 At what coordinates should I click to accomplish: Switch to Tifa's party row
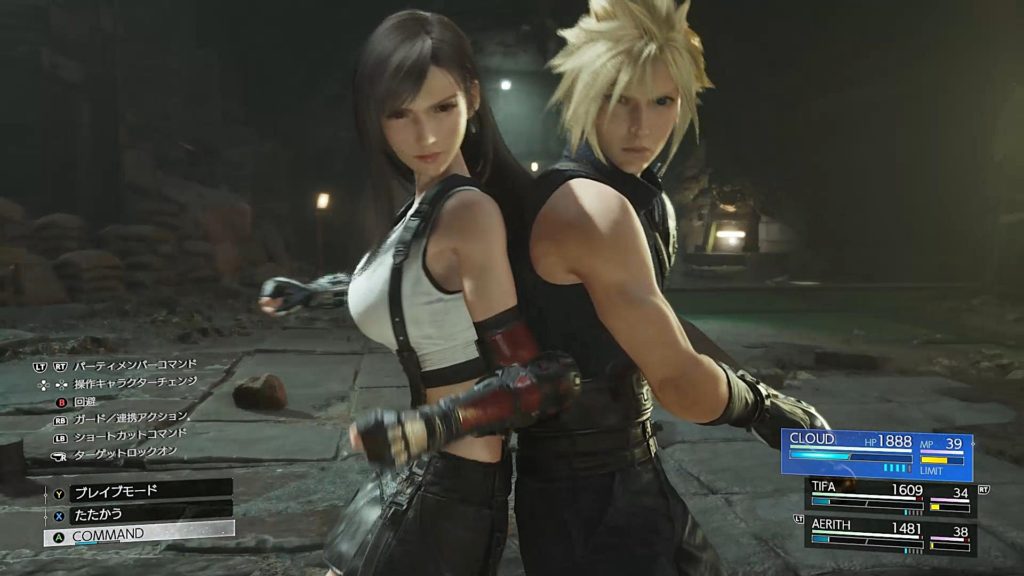(x=890, y=497)
